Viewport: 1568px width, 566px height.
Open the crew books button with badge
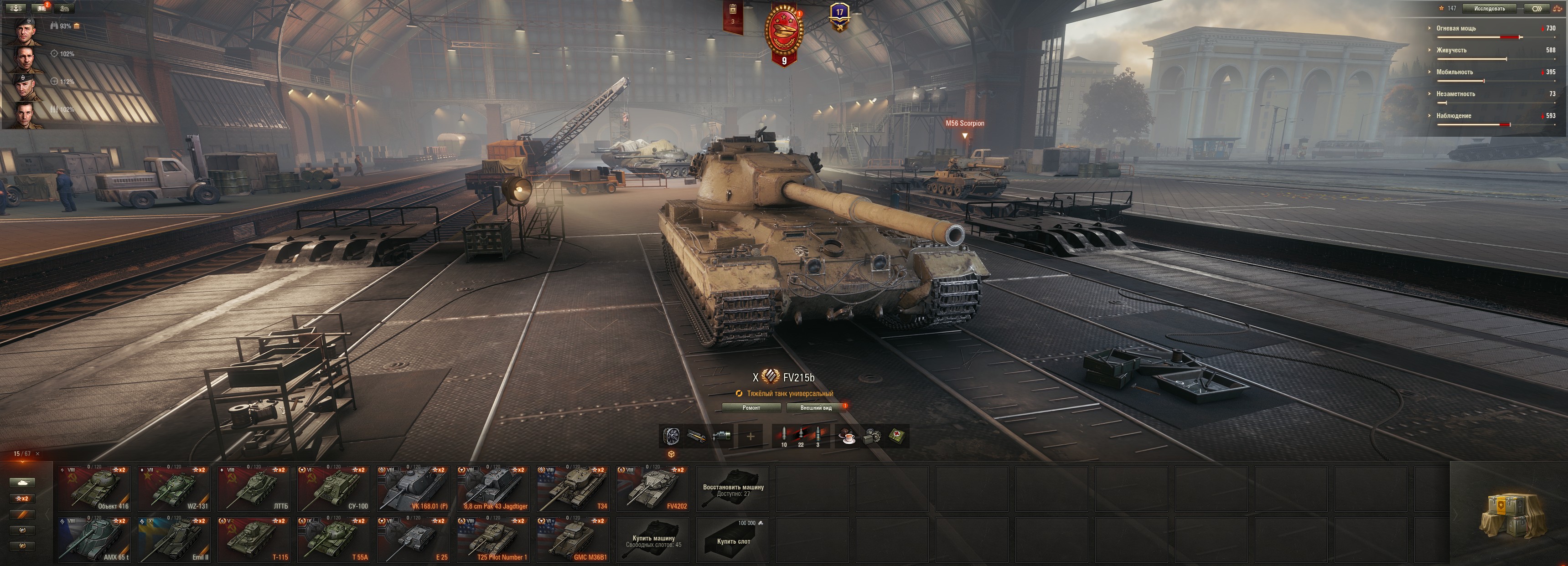tap(41, 8)
